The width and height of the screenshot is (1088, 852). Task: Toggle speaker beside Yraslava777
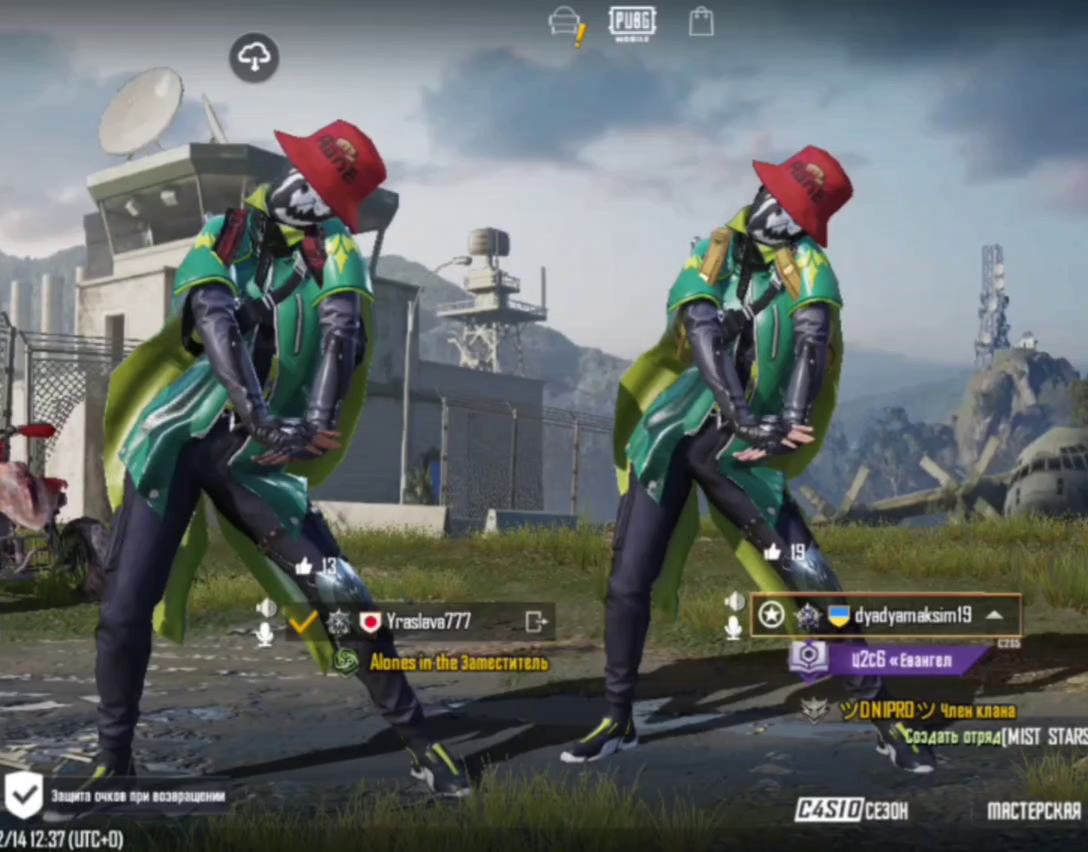click(266, 608)
